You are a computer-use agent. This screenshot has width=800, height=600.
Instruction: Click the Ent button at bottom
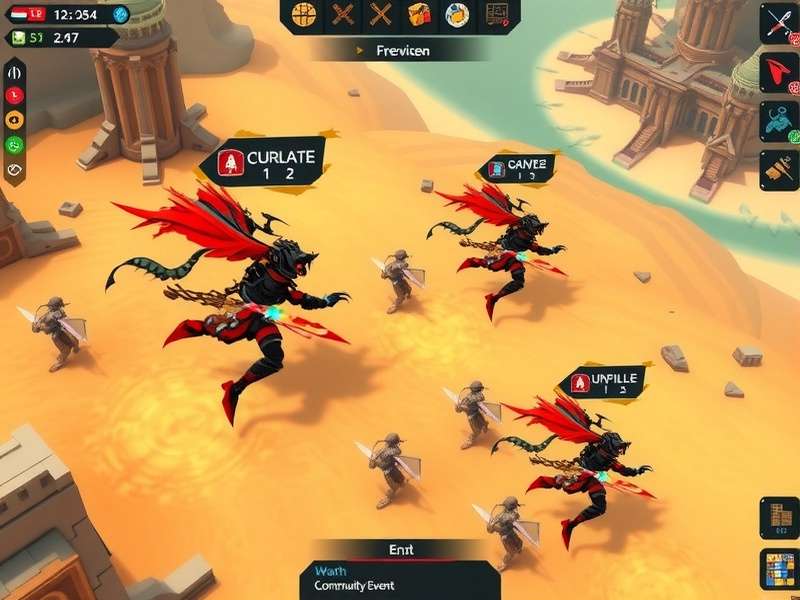pyautogui.click(x=400, y=549)
